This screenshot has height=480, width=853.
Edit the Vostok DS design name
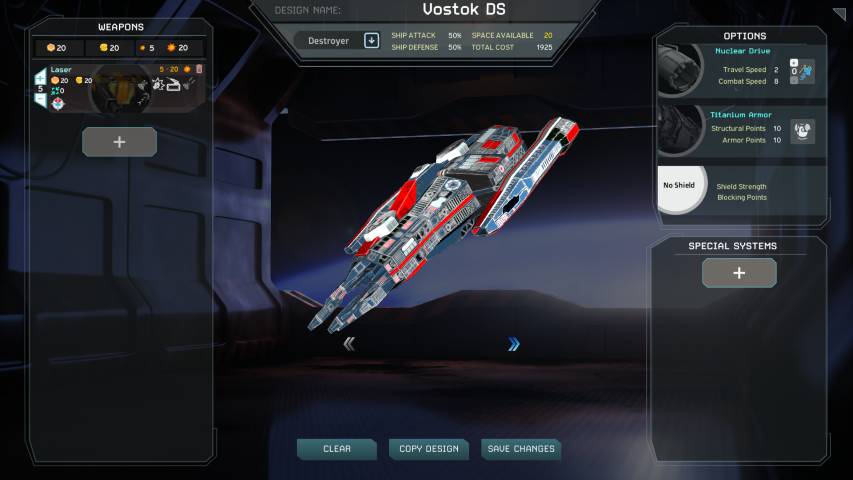463,10
